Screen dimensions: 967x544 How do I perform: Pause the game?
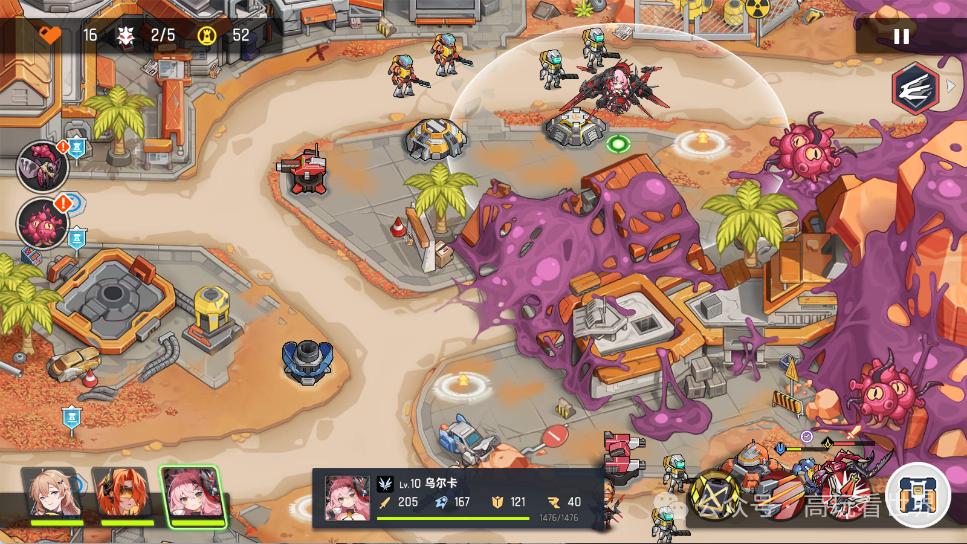click(901, 36)
